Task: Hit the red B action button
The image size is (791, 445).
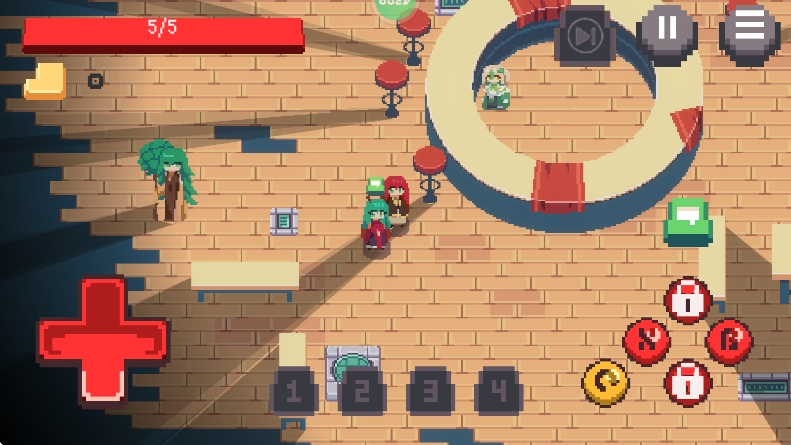Action: pos(728,340)
